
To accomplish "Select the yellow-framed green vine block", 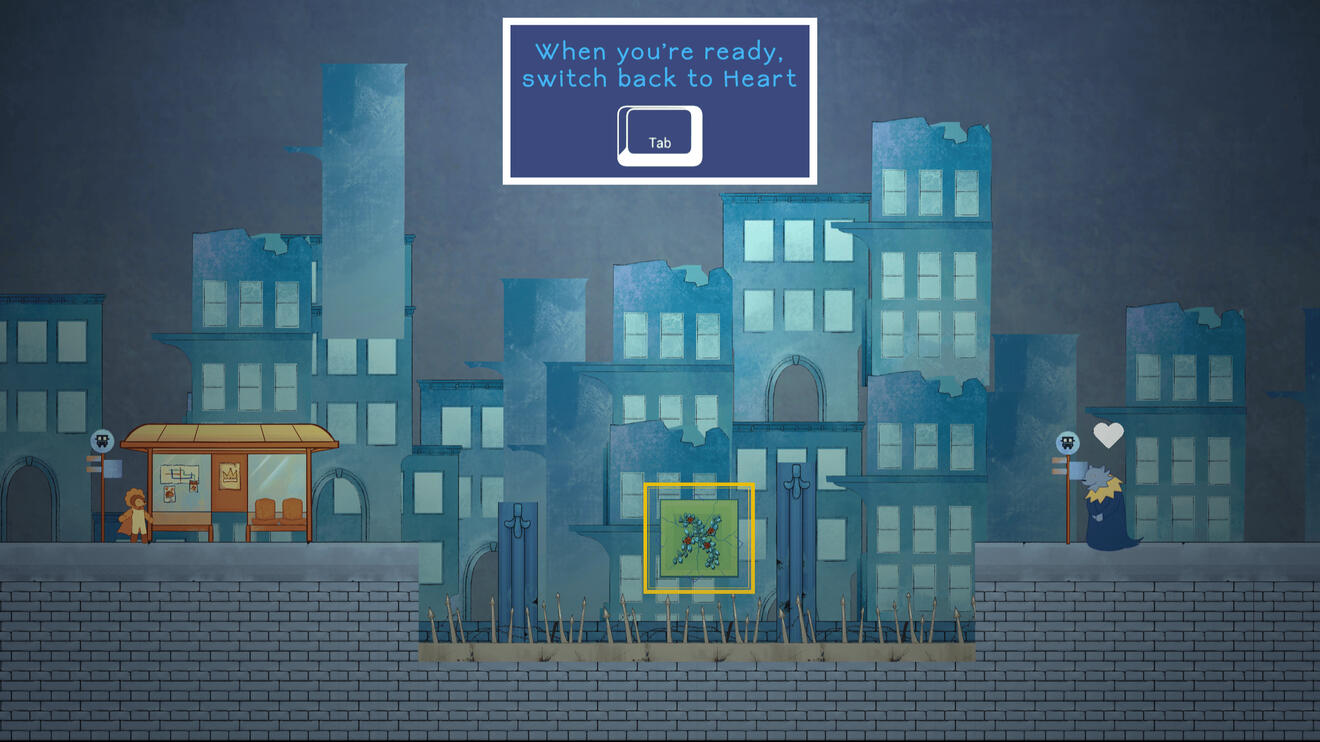I will tap(699, 538).
